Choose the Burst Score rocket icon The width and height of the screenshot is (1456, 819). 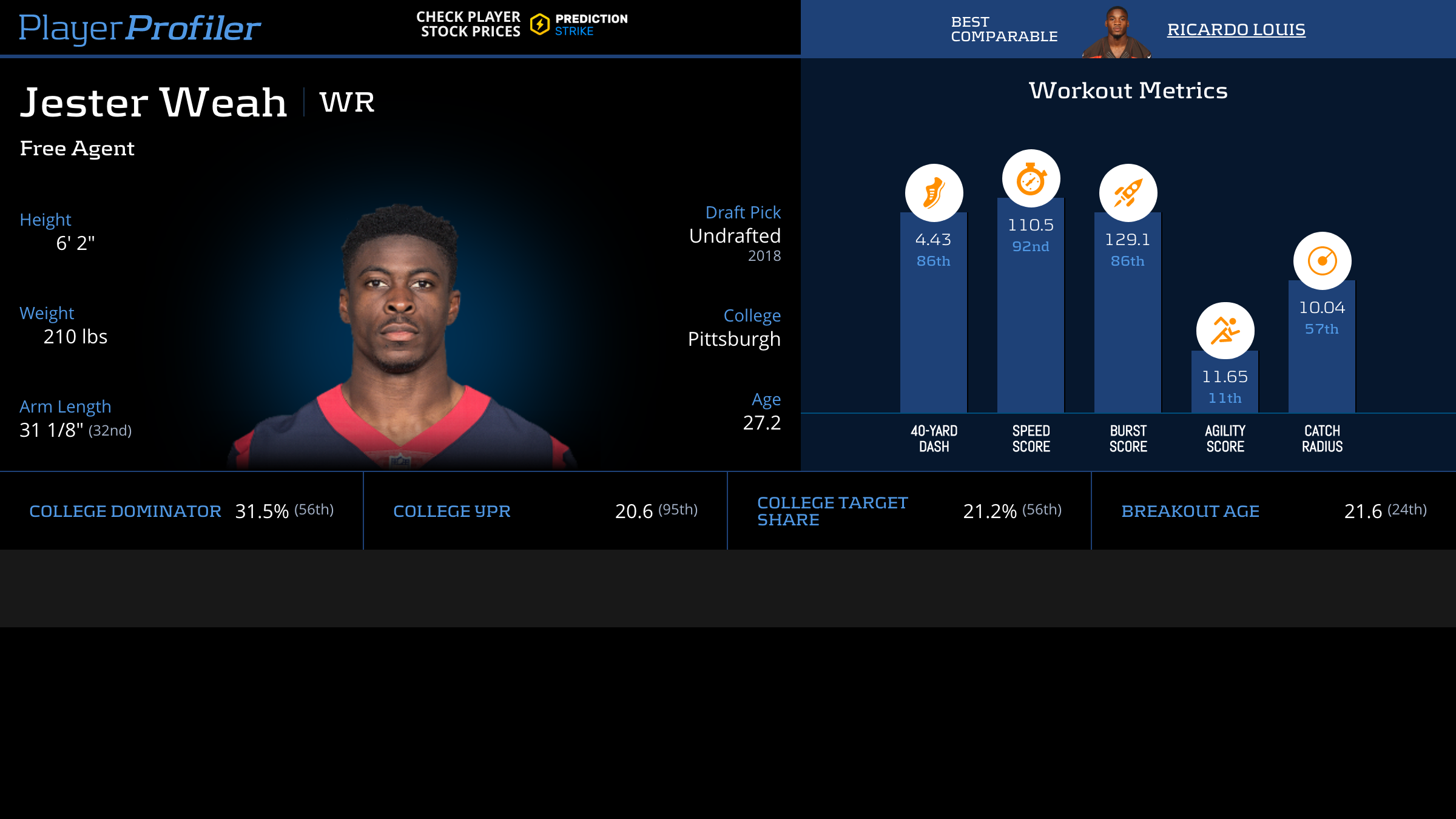tap(1128, 193)
